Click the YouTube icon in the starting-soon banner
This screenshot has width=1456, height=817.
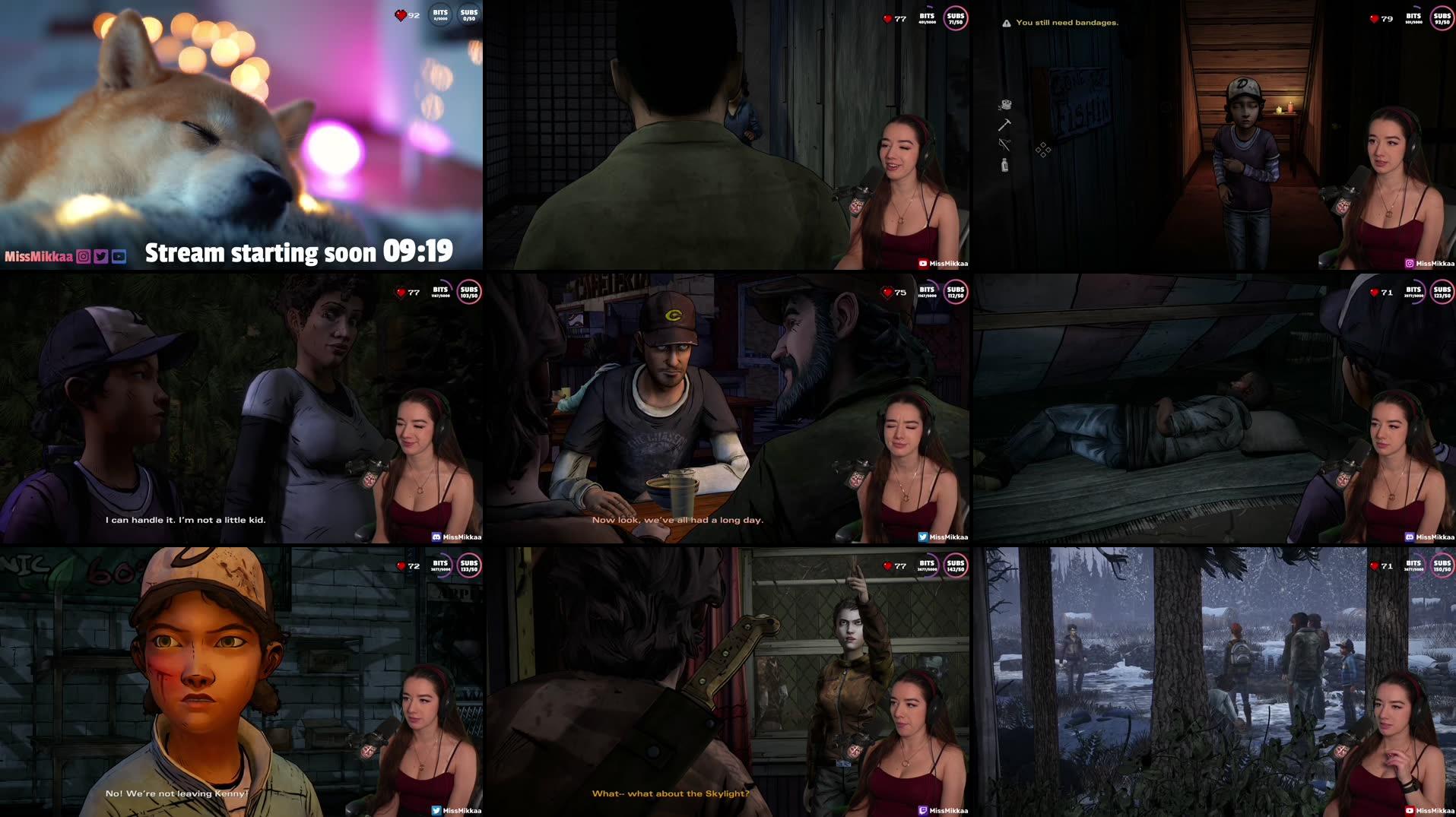(119, 255)
